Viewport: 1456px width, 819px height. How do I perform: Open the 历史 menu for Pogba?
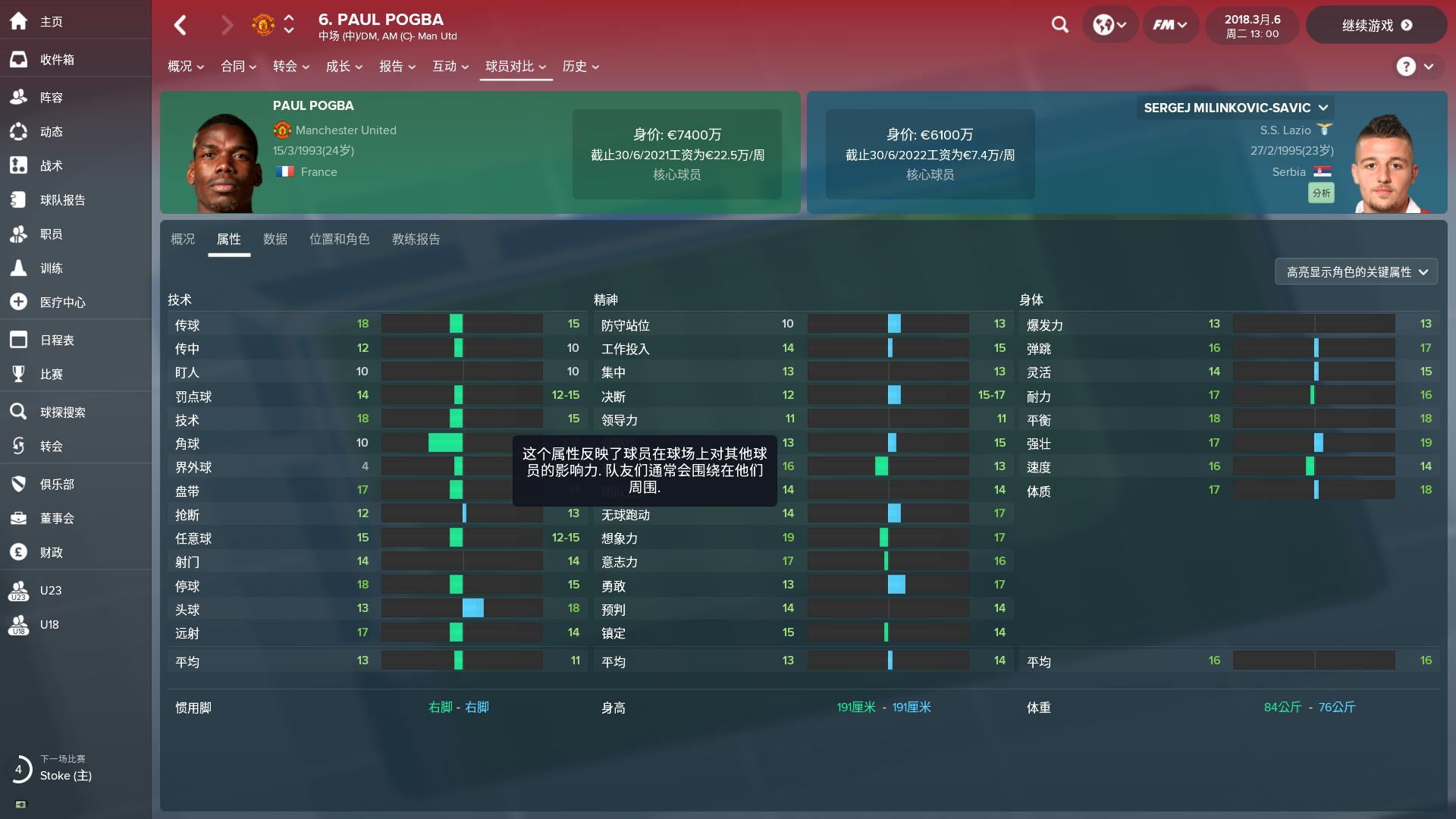[580, 67]
